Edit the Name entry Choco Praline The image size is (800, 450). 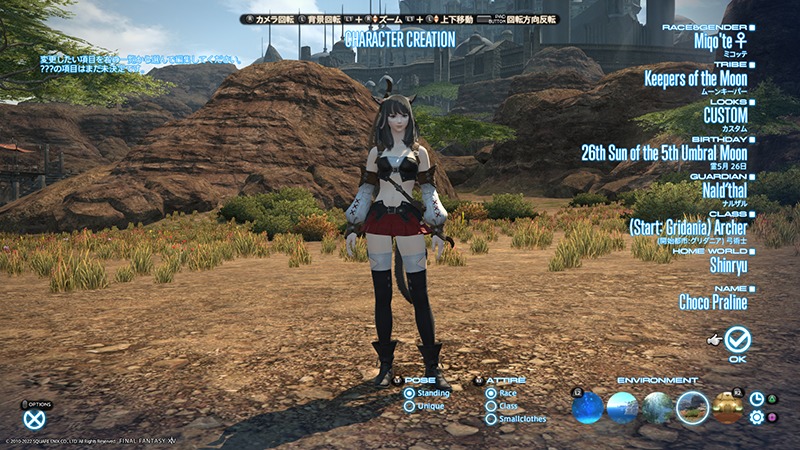tap(713, 301)
